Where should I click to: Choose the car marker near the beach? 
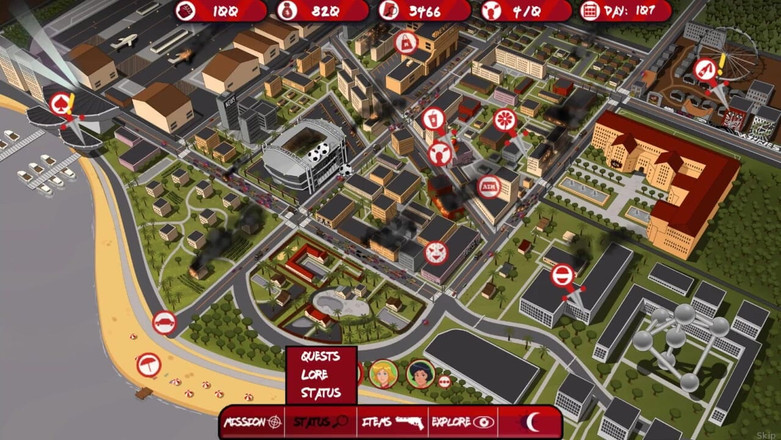click(x=164, y=323)
